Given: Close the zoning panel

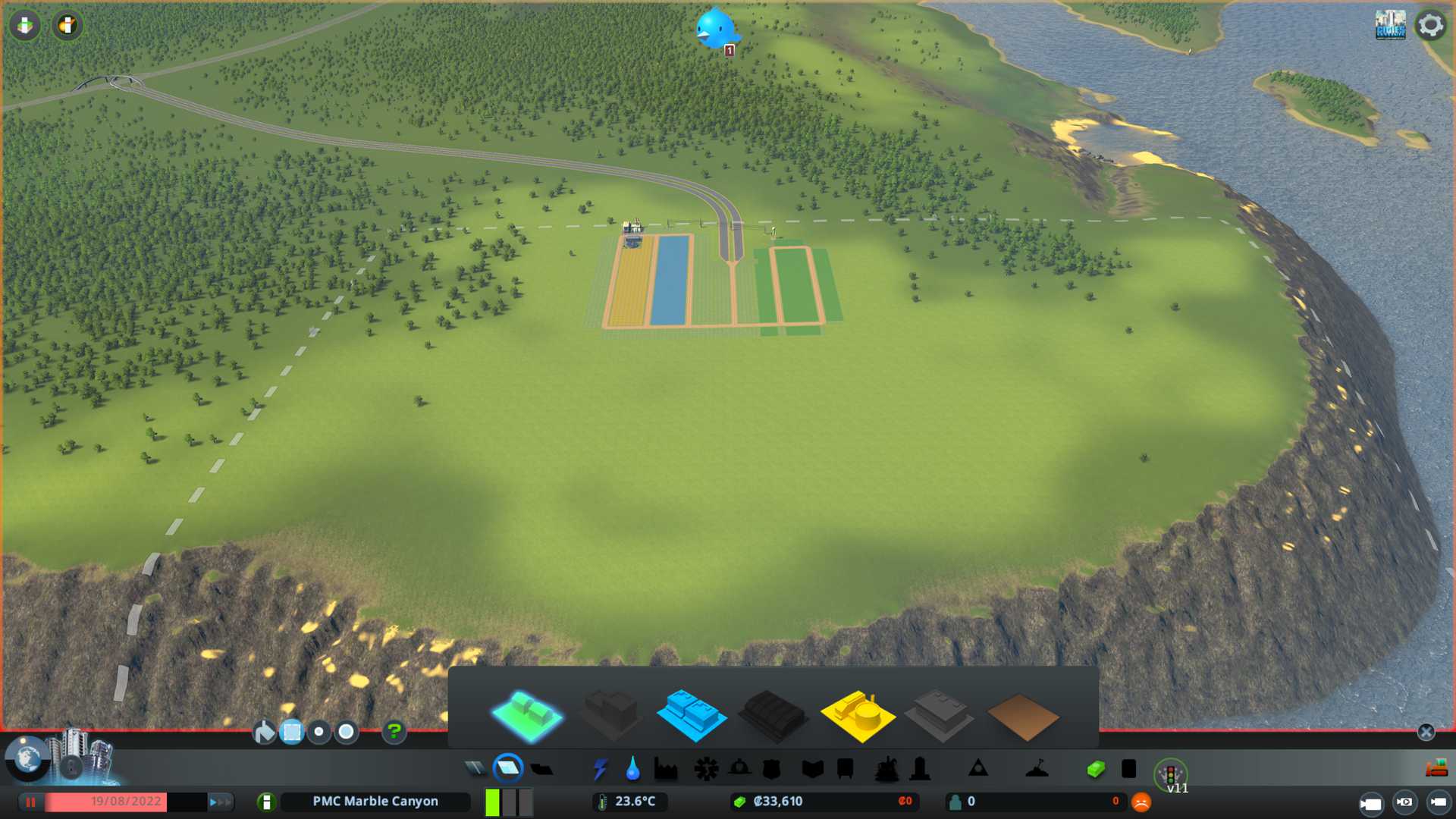Looking at the screenshot, I should point(1426,732).
